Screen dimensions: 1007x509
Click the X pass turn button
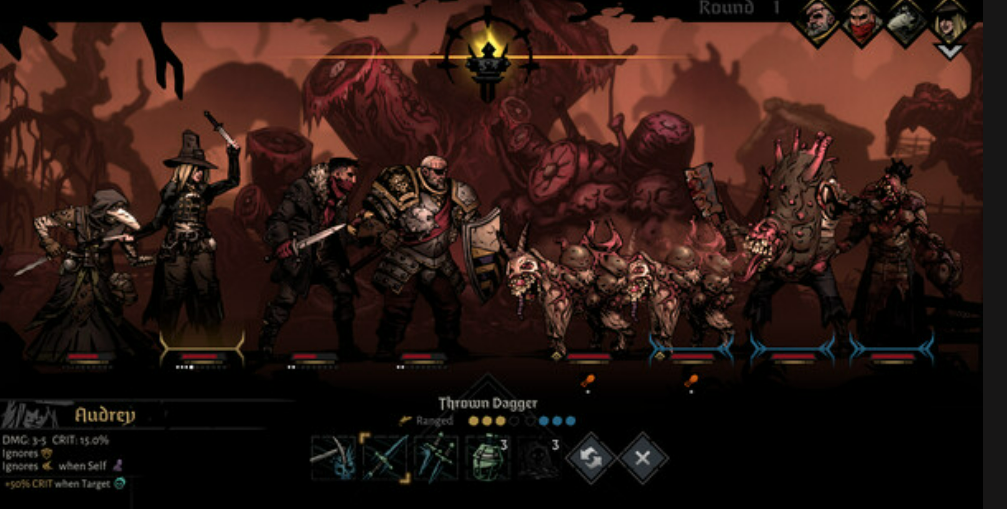[643, 458]
